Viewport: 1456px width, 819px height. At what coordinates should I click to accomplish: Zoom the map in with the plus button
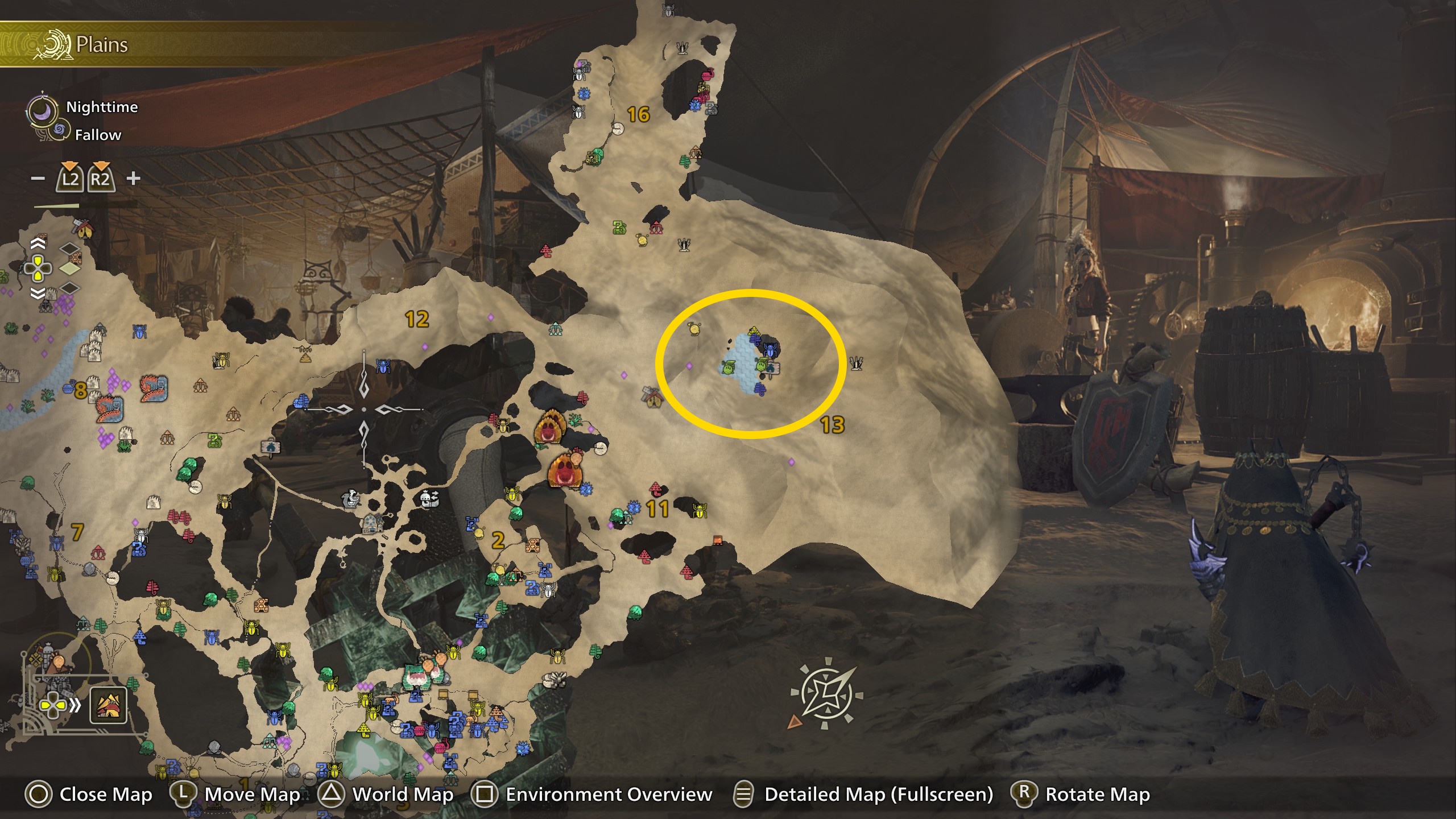coord(133,179)
